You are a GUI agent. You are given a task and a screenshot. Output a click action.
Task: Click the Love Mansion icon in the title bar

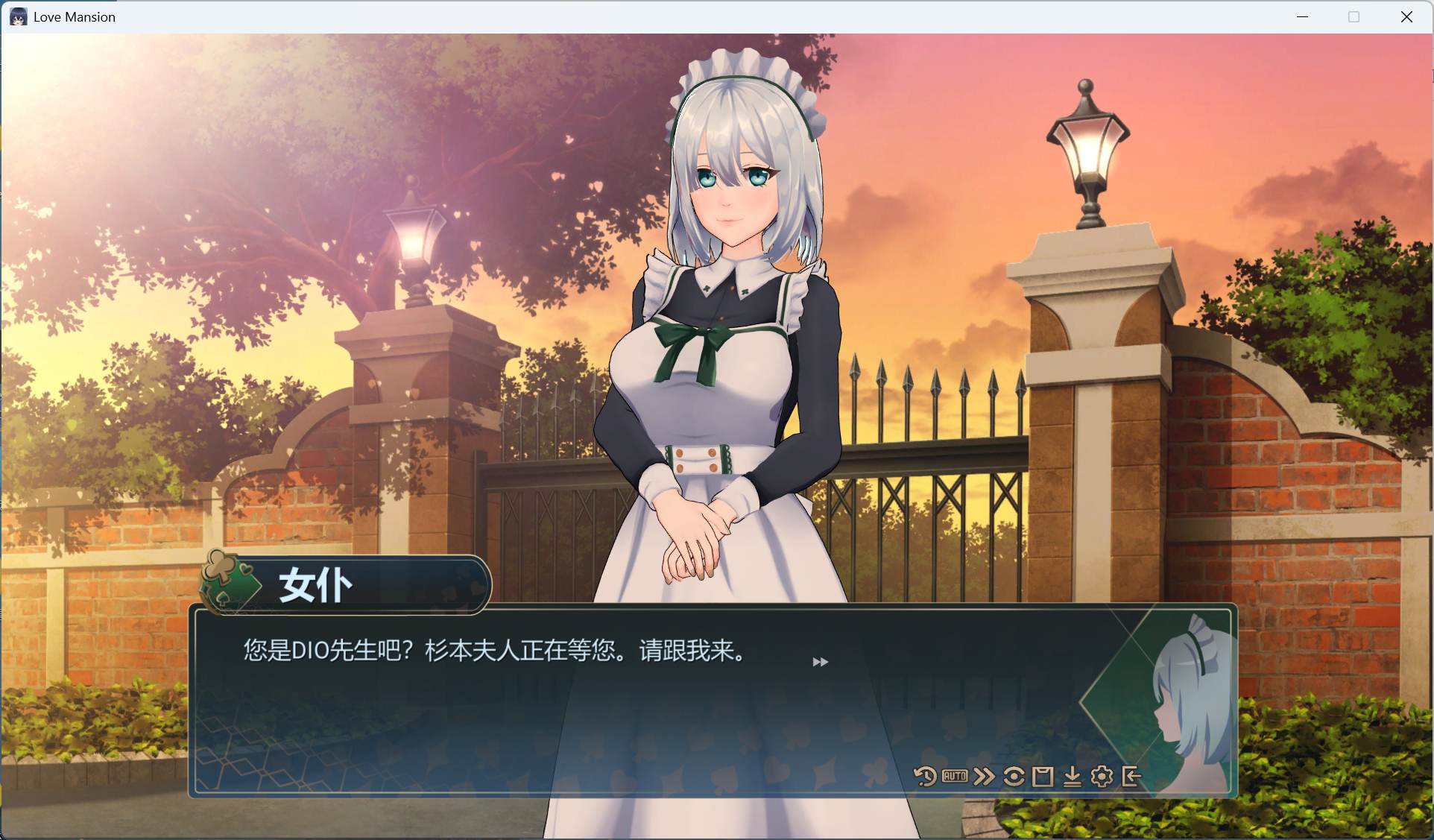[x=18, y=16]
